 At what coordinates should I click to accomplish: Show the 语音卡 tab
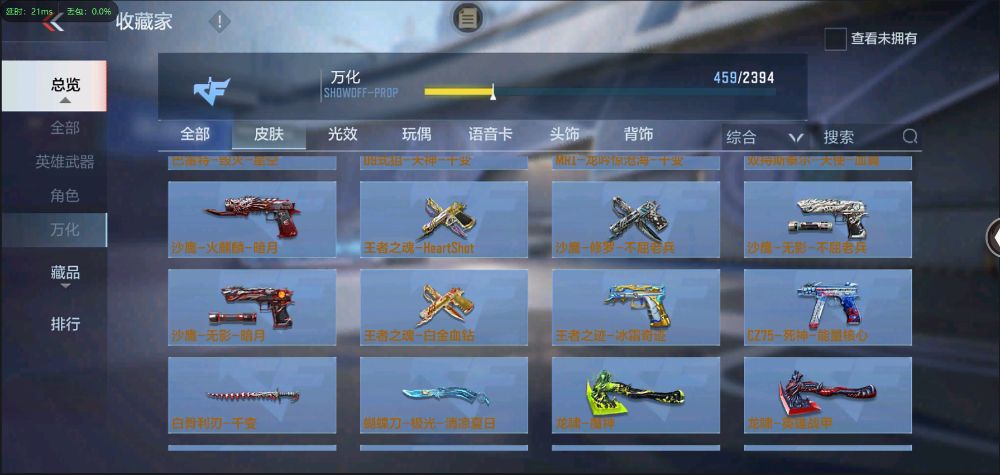490,135
